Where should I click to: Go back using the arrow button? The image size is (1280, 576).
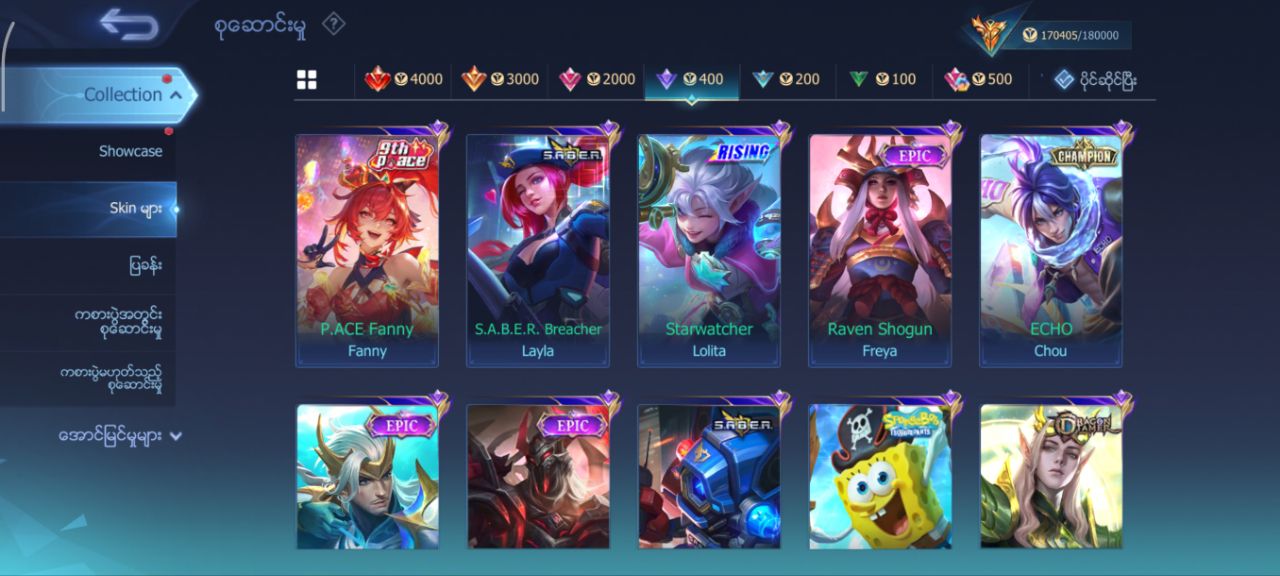click(x=129, y=25)
